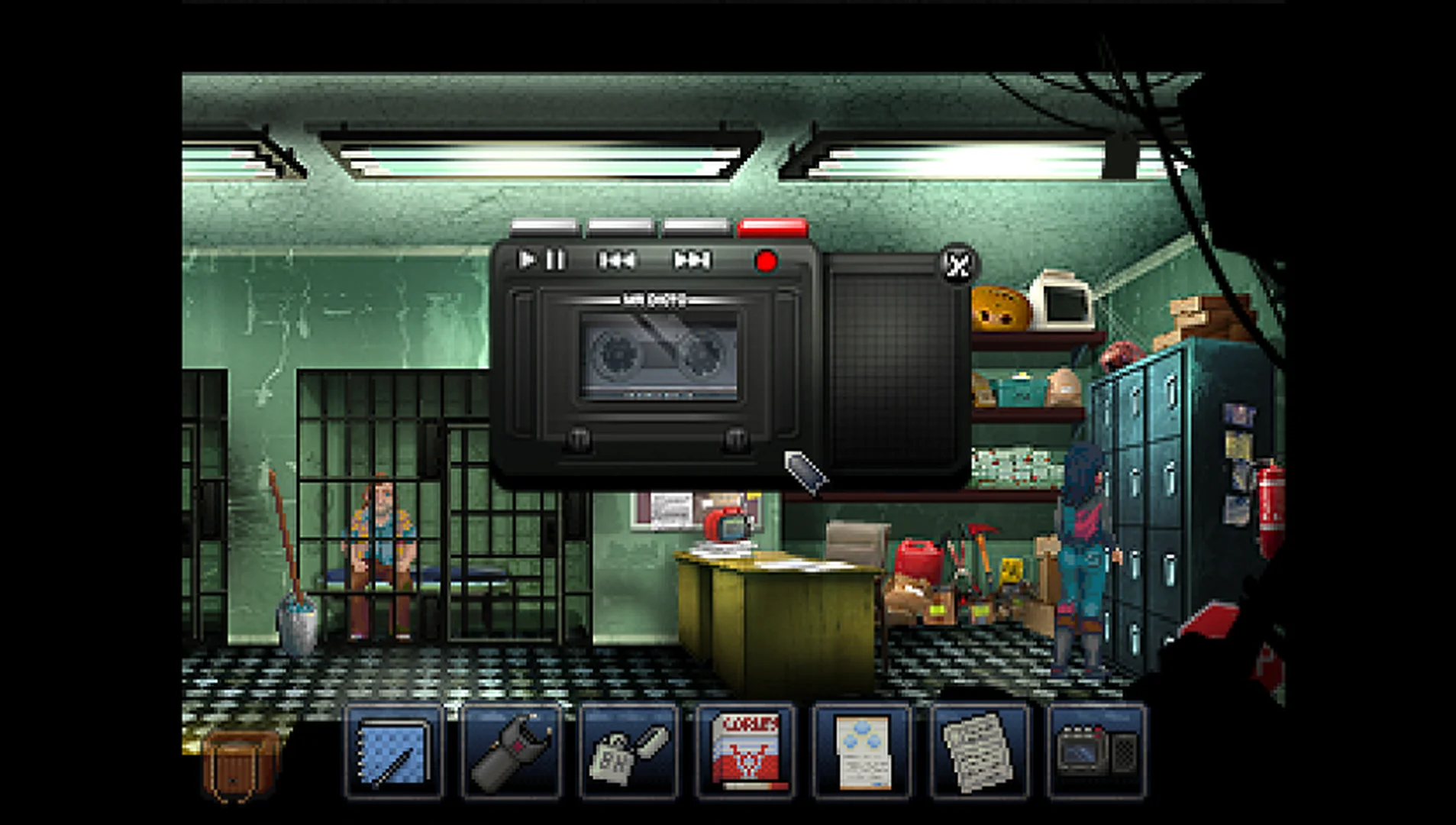This screenshot has height=825, width=1456.
Task: Pause the tape playback
Action: pyautogui.click(x=557, y=260)
